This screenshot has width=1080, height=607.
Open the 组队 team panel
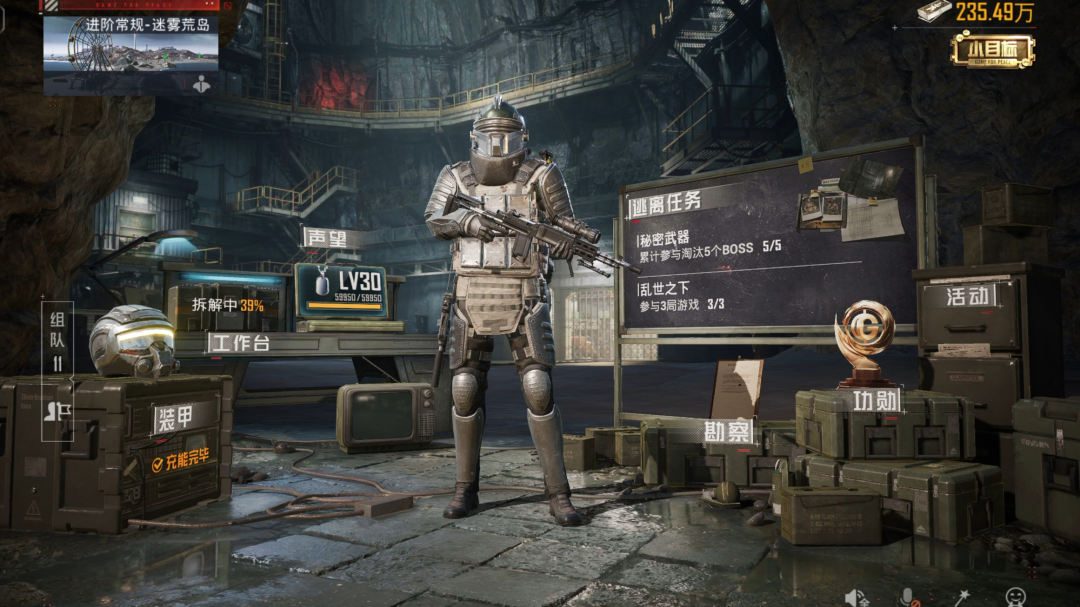(x=56, y=340)
